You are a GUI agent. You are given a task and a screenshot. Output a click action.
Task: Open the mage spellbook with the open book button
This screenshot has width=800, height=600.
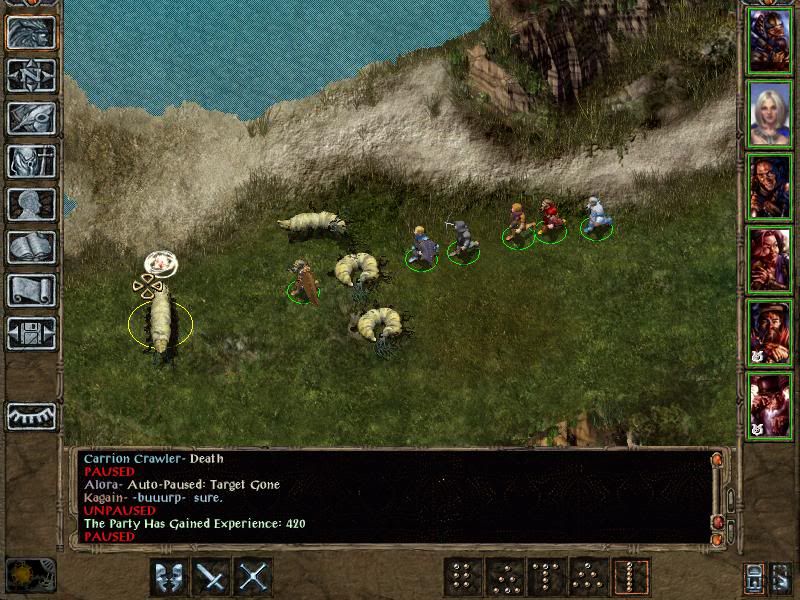coord(31,247)
